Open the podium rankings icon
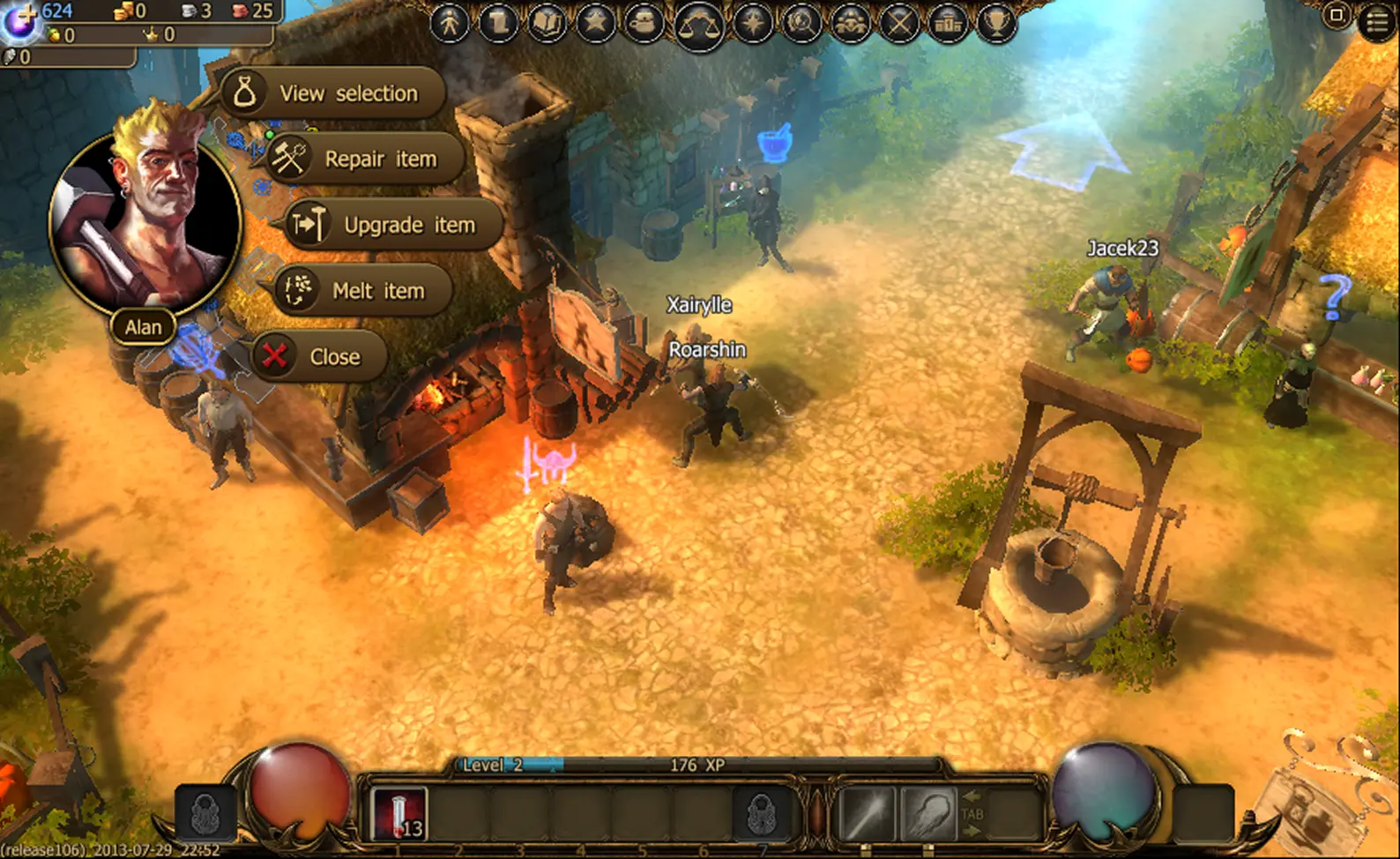Screen dimensions: 1400x859 click(x=949, y=23)
